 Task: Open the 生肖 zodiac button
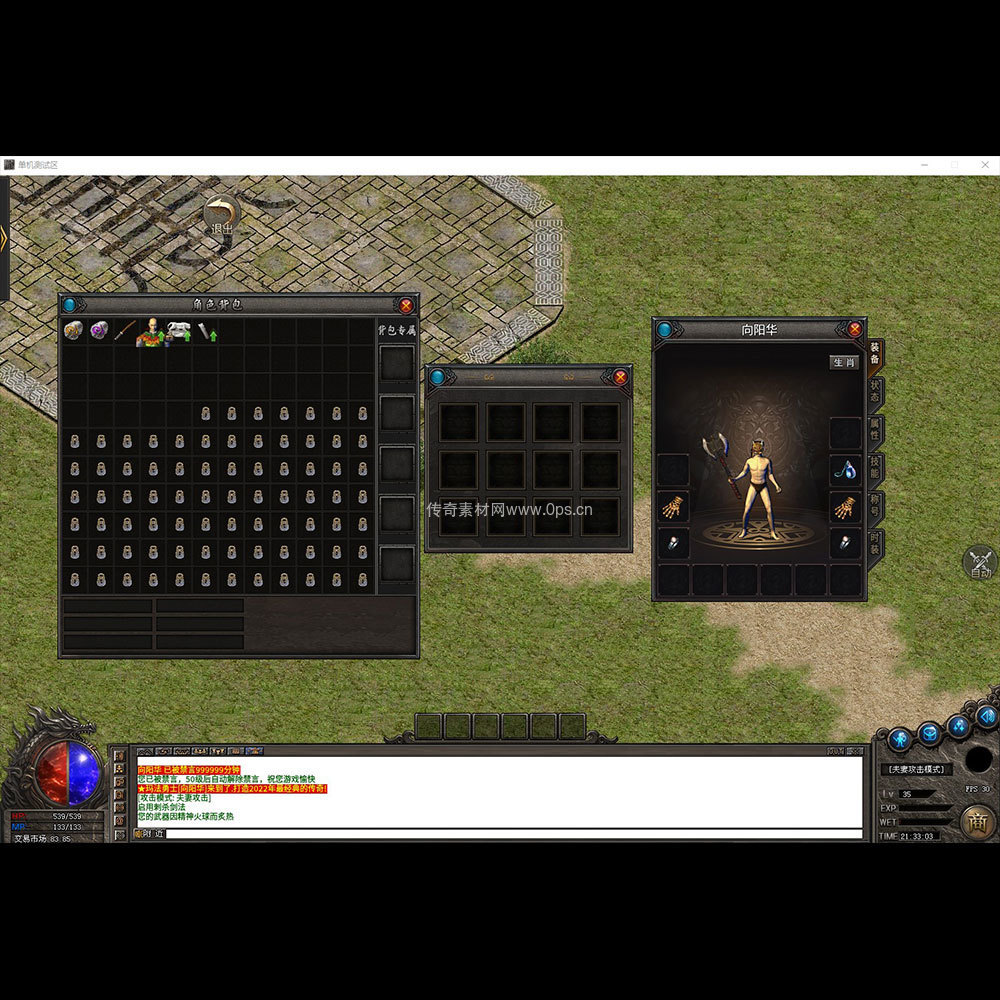click(x=844, y=362)
